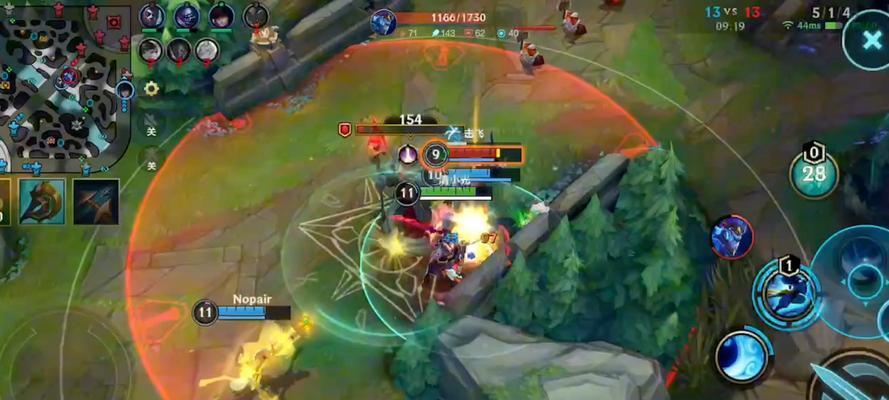The height and width of the screenshot is (400, 889).
Task: Toggle the upper muted microphone button
Action: (x=151, y=125)
